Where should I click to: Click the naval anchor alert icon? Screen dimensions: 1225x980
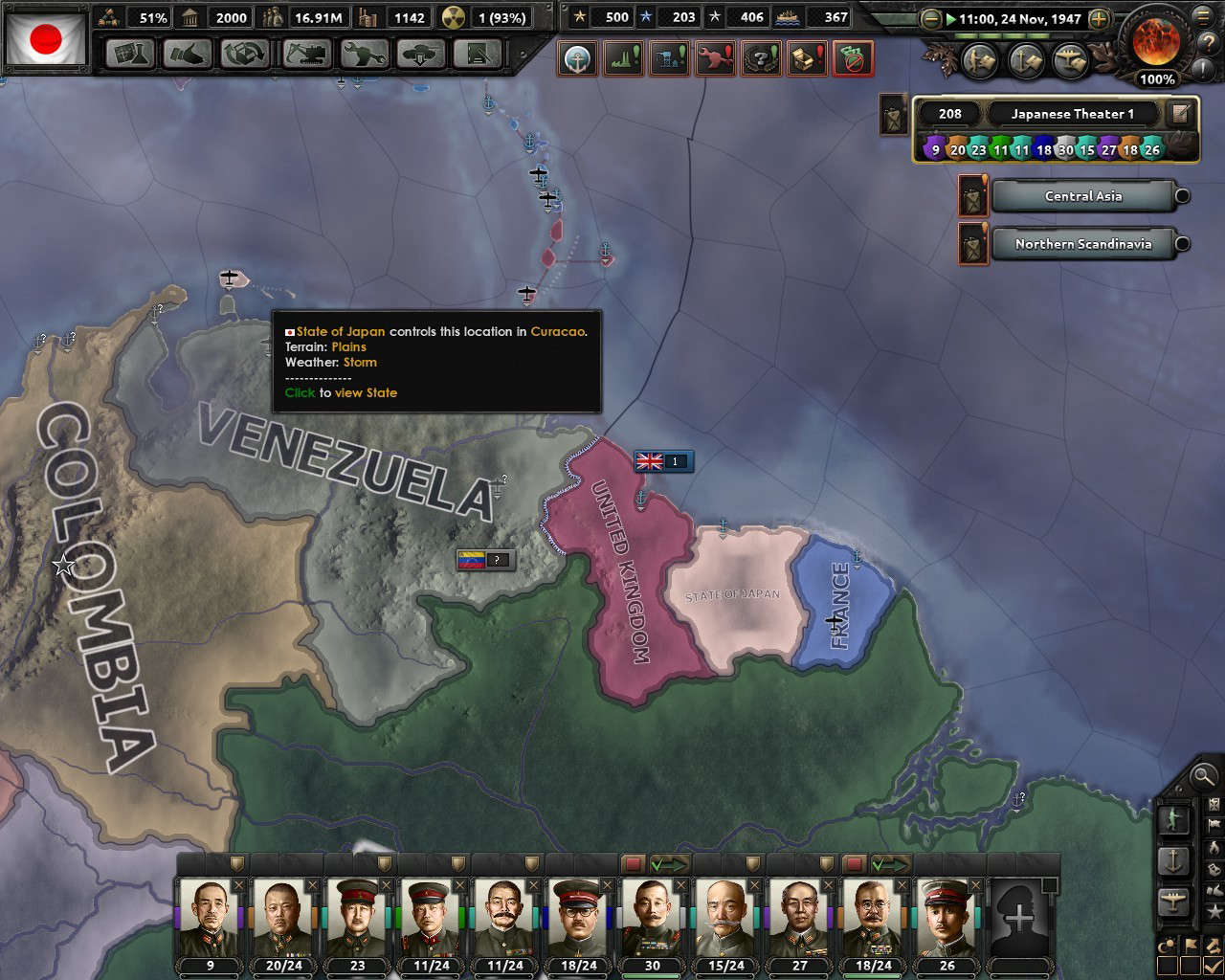tap(578, 57)
